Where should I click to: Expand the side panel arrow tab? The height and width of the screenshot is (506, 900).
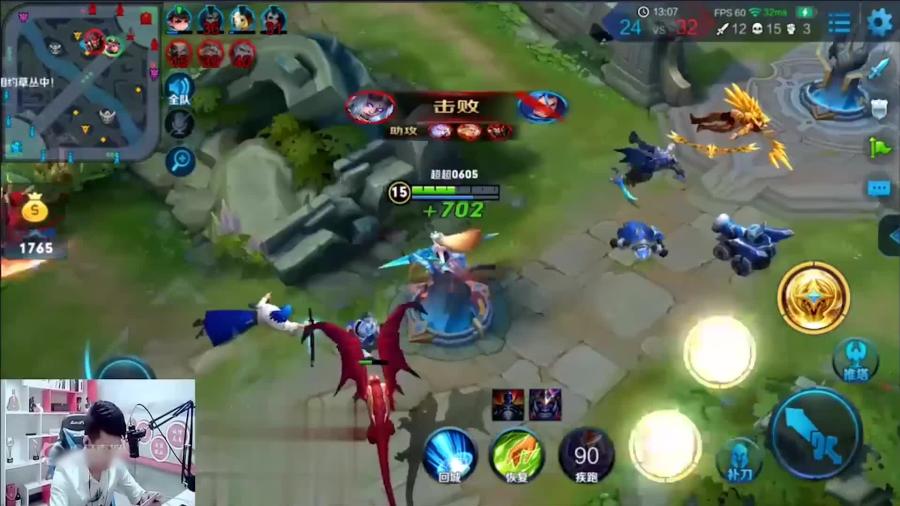tap(889, 236)
